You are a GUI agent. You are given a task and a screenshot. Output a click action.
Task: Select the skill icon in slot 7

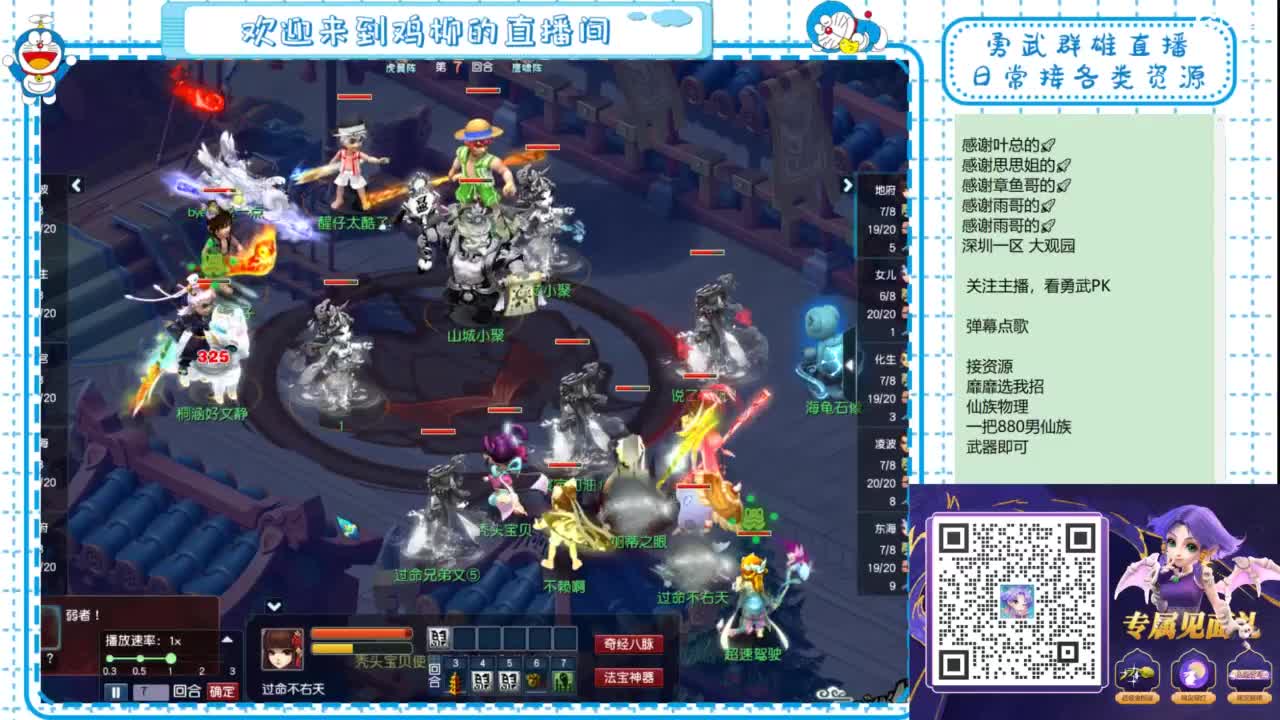tap(562, 680)
